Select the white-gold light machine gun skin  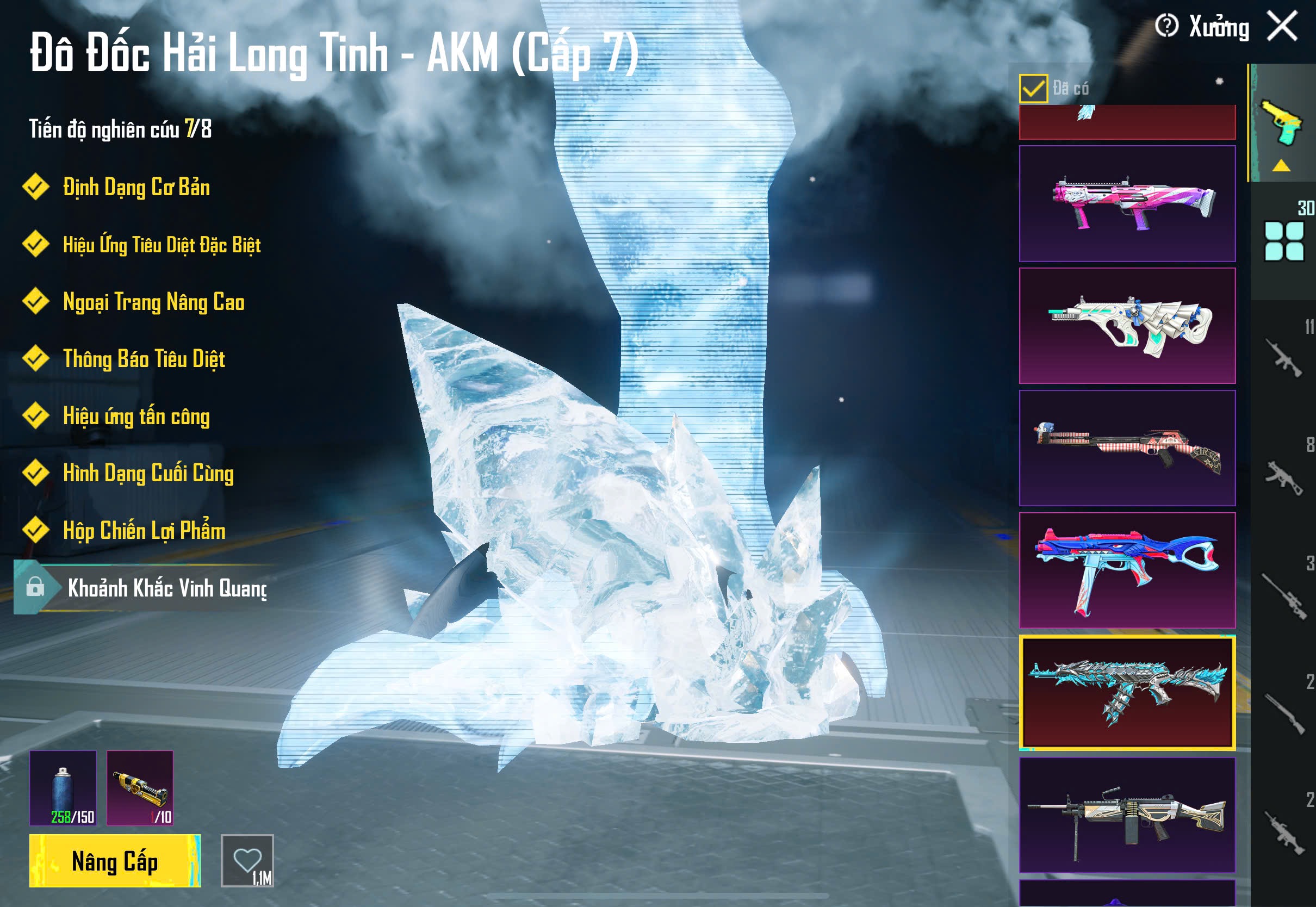[1127, 815]
